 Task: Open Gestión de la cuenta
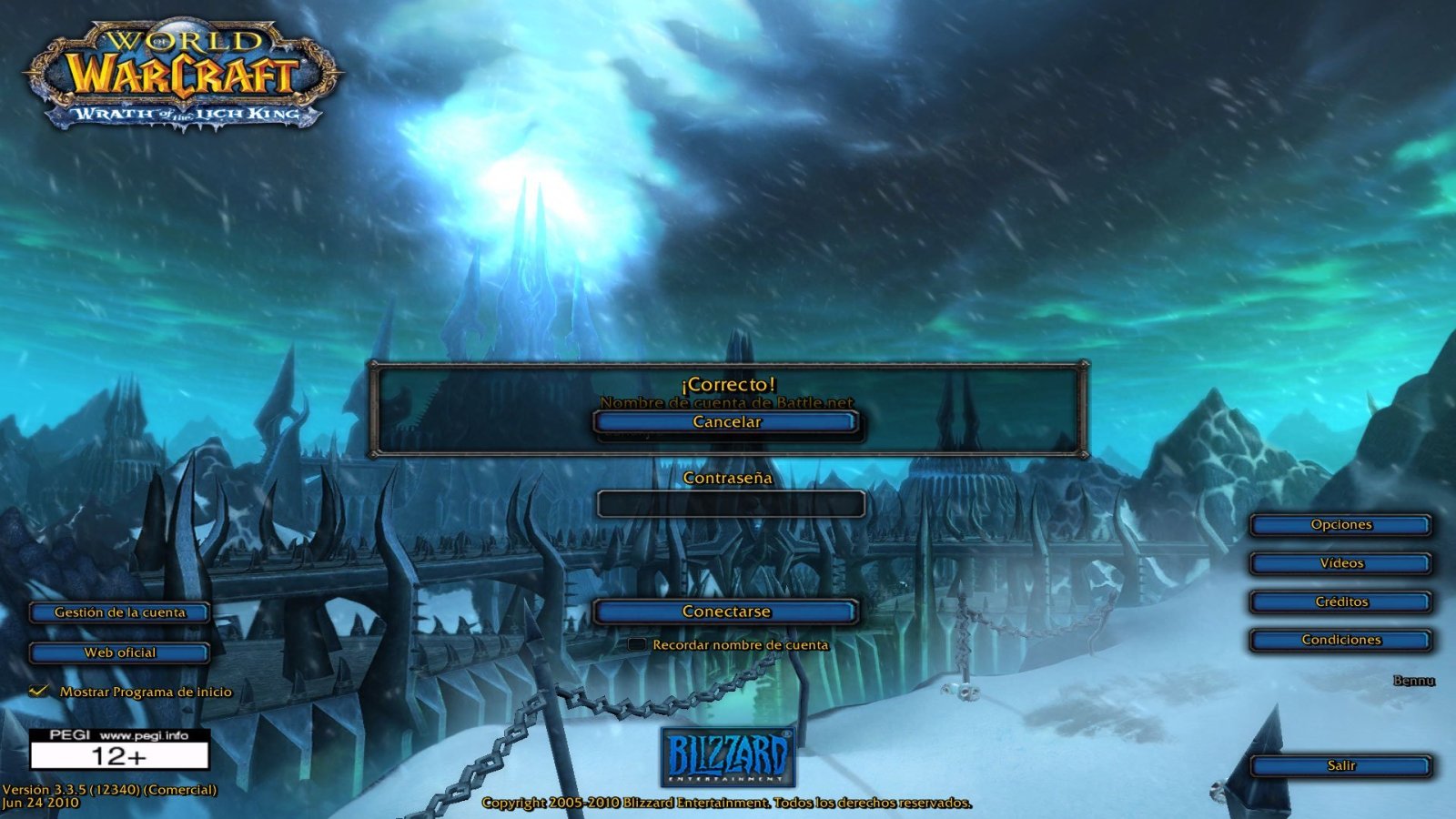[x=118, y=612]
